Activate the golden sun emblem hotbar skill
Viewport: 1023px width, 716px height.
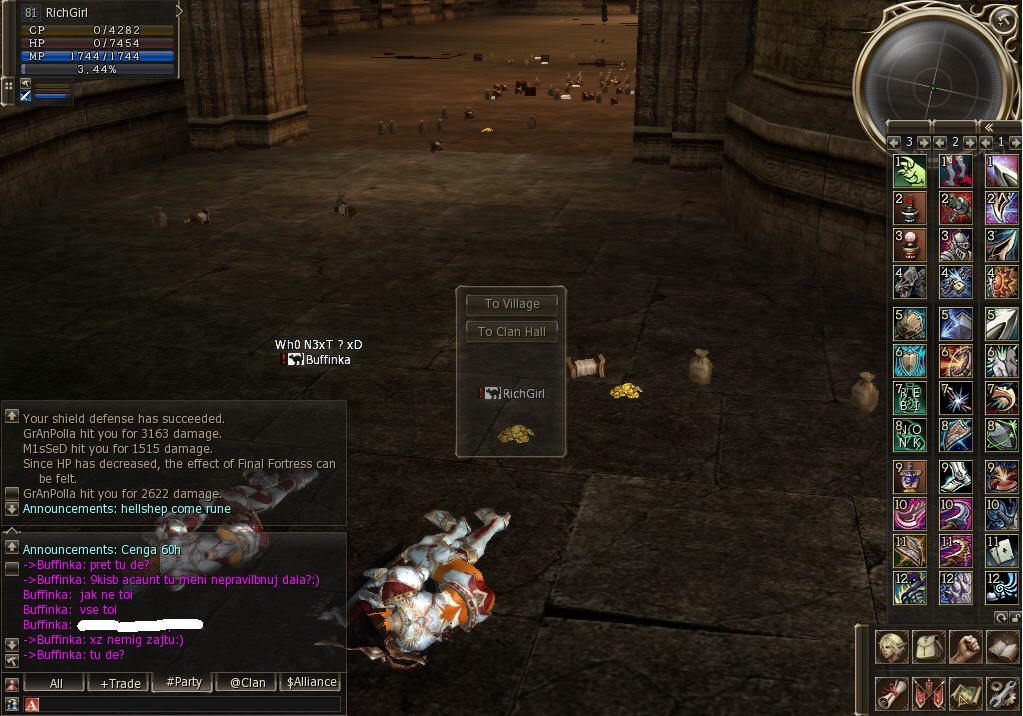pyautogui.click(x=1002, y=282)
